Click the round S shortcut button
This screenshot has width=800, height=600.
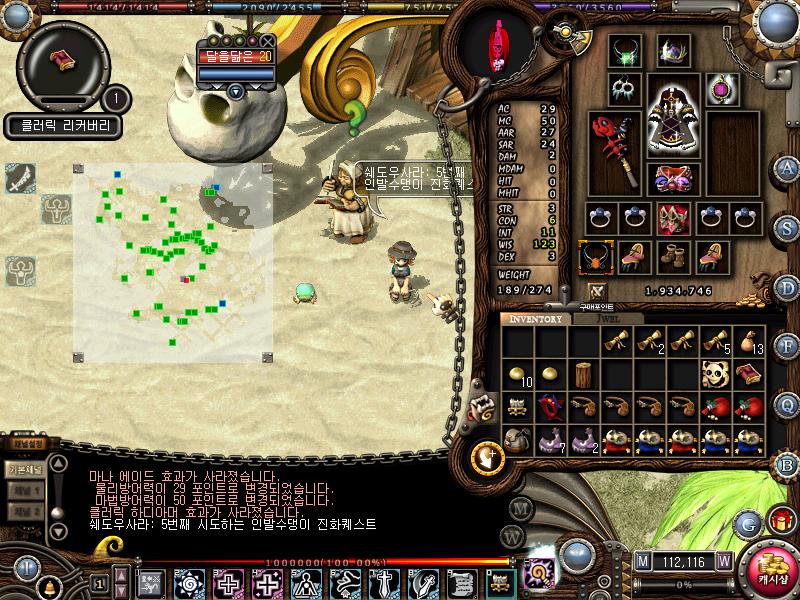pyautogui.click(x=787, y=227)
